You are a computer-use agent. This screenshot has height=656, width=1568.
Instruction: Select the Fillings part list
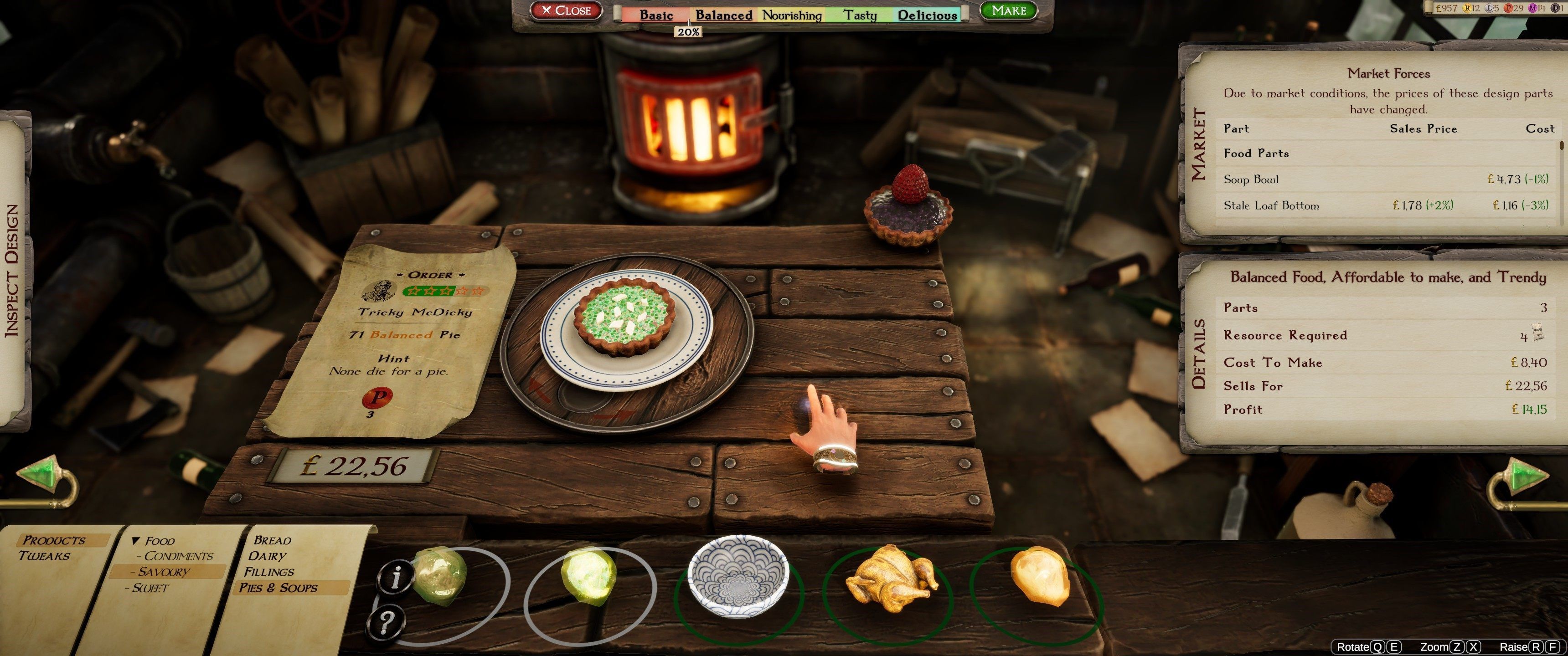pos(269,572)
